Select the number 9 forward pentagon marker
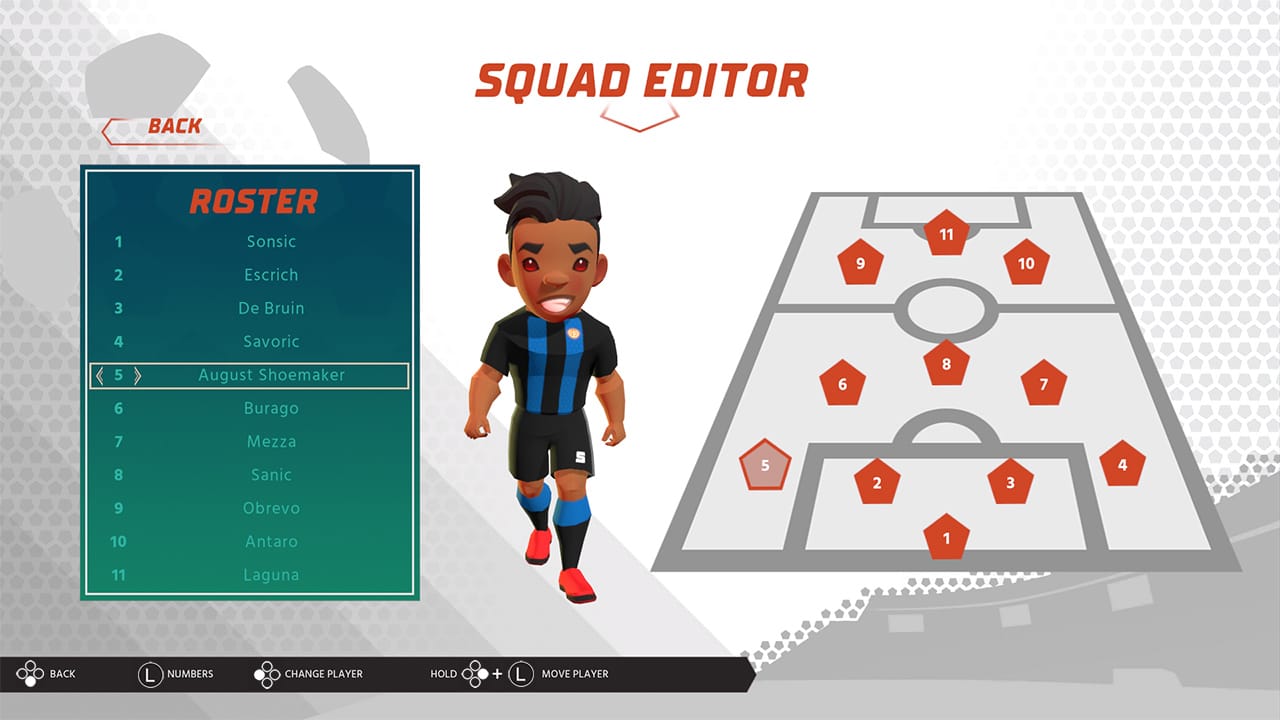 pyautogui.click(x=859, y=262)
